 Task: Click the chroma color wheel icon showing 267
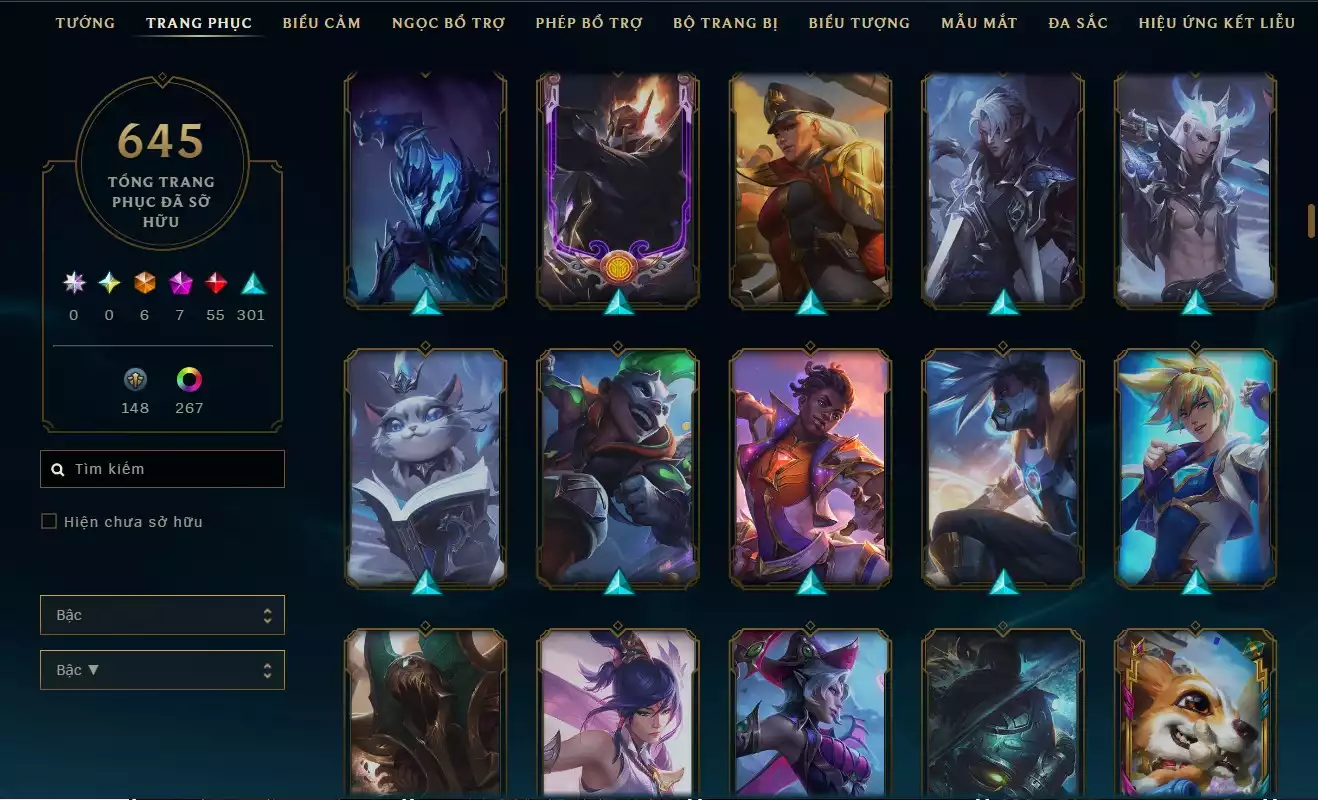(x=189, y=381)
